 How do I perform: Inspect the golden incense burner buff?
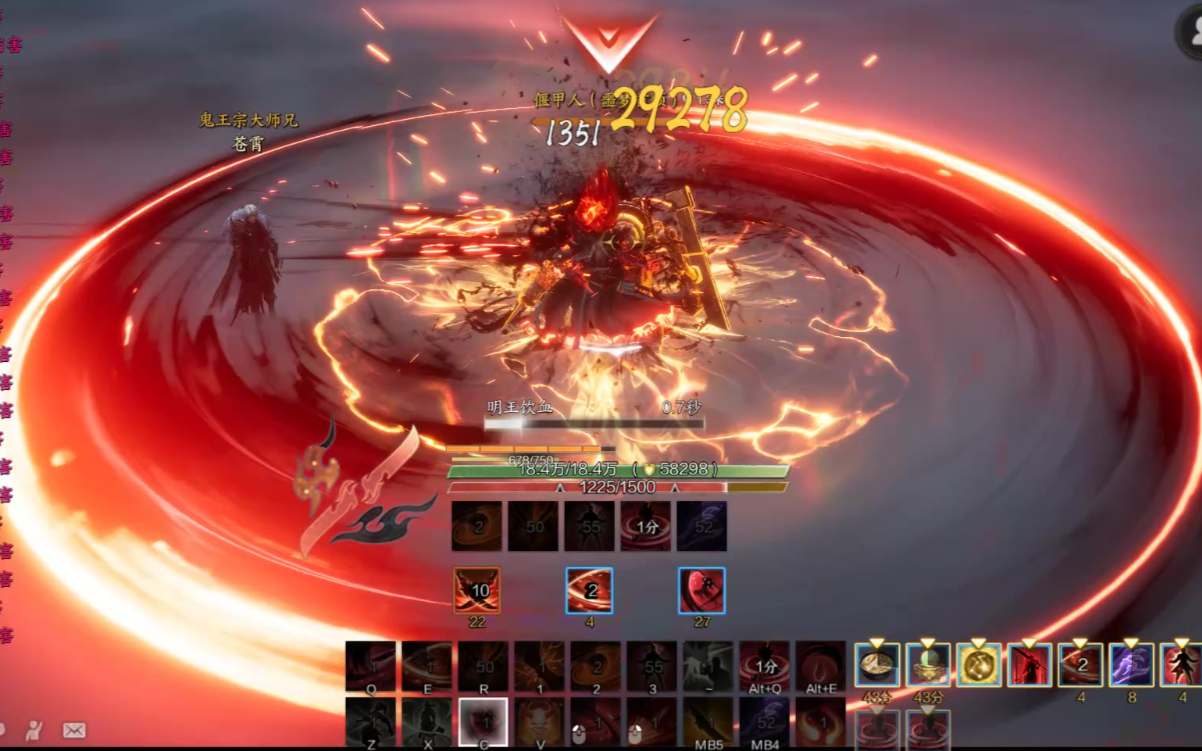928,665
